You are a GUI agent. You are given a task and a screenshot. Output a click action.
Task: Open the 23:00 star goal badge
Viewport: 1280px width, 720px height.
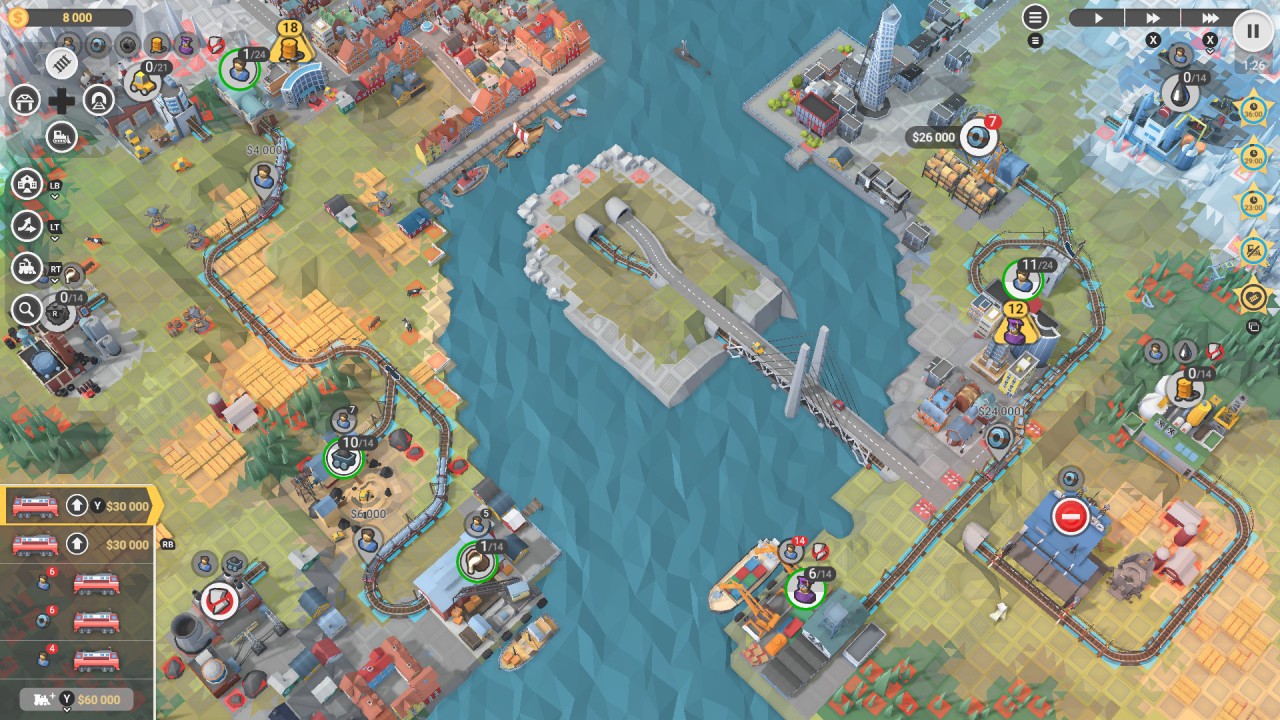pos(1253,203)
